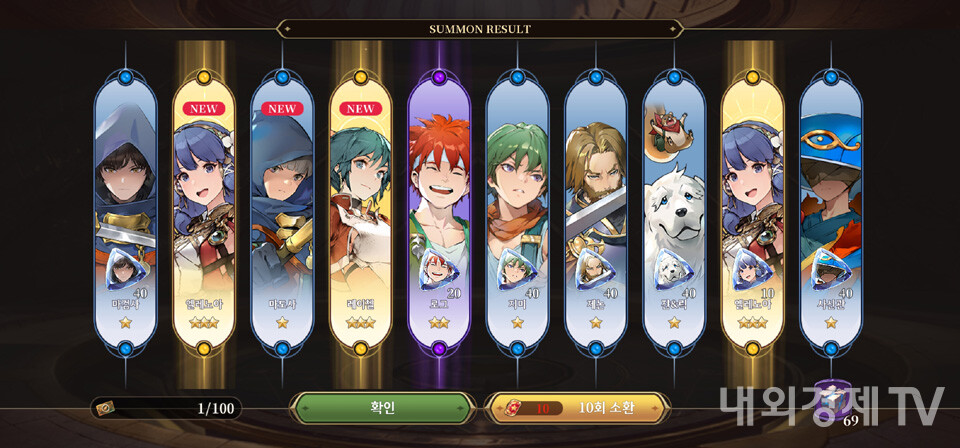Select the laughing red-haired boy card
Viewport: 960px width, 448px height.
pos(439,210)
